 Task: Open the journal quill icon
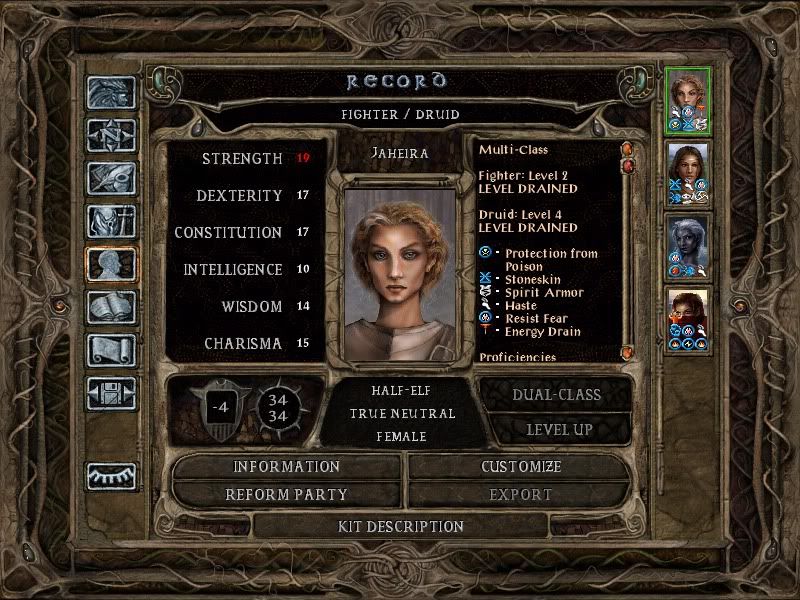(x=111, y=178)
